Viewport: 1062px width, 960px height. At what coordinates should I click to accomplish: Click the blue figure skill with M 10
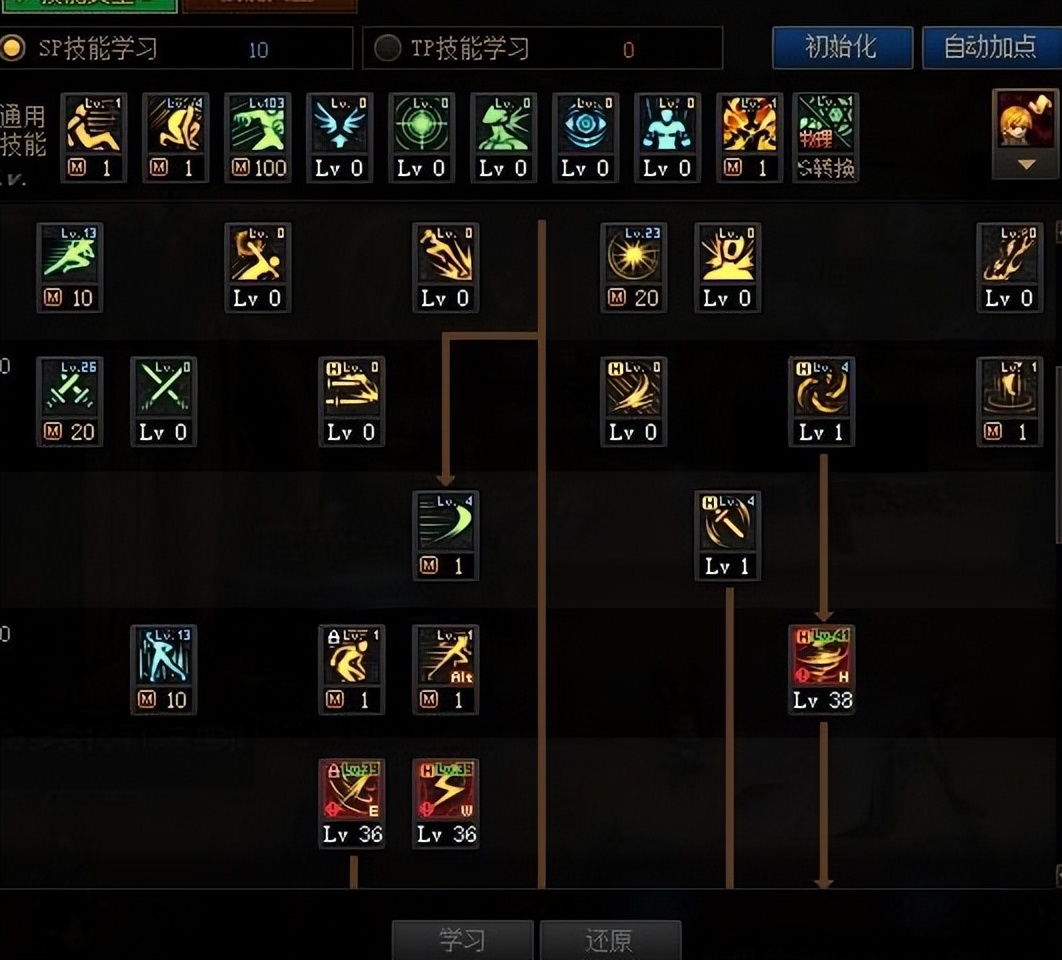164,656
